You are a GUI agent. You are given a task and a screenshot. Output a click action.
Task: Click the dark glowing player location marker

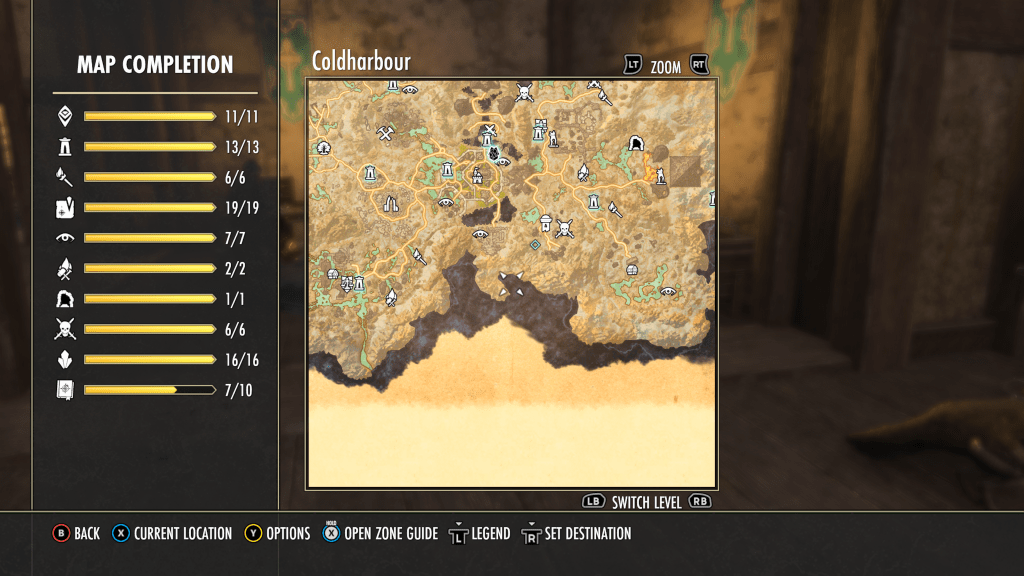coord(493,152)
